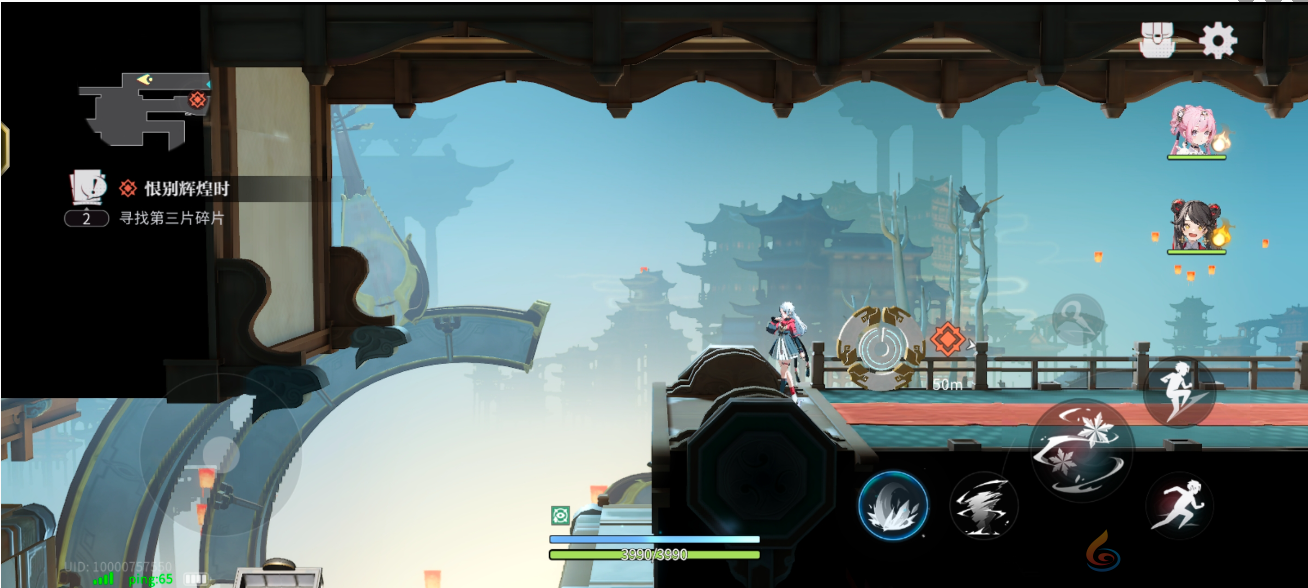Cast the whirlwind tornado skill
Viewport: 1308px width, 588px height.
click(x=984, y=505)
